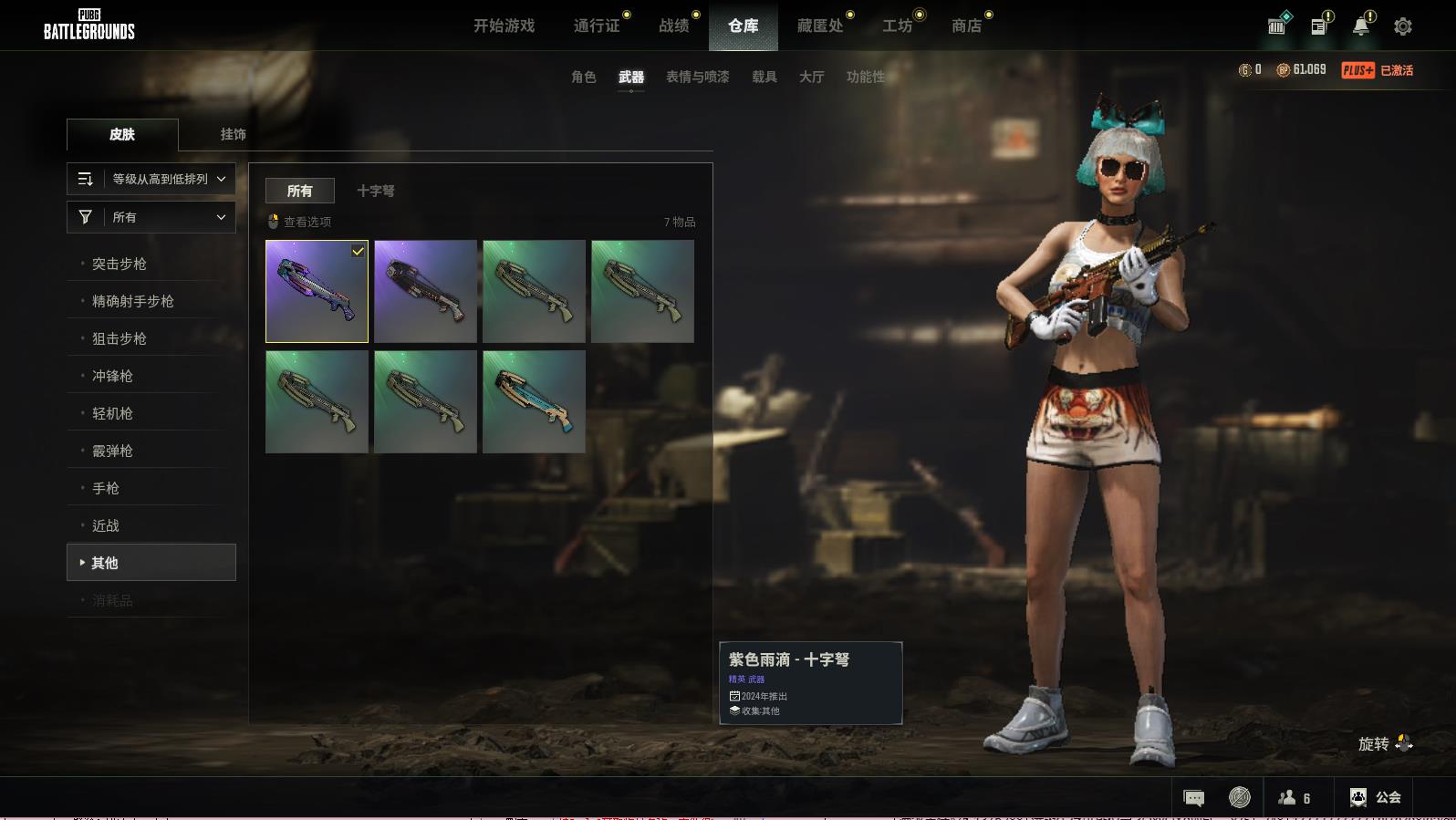Visit the 商店 store tab
This screenshot has width=1456, height=820.
967,26
